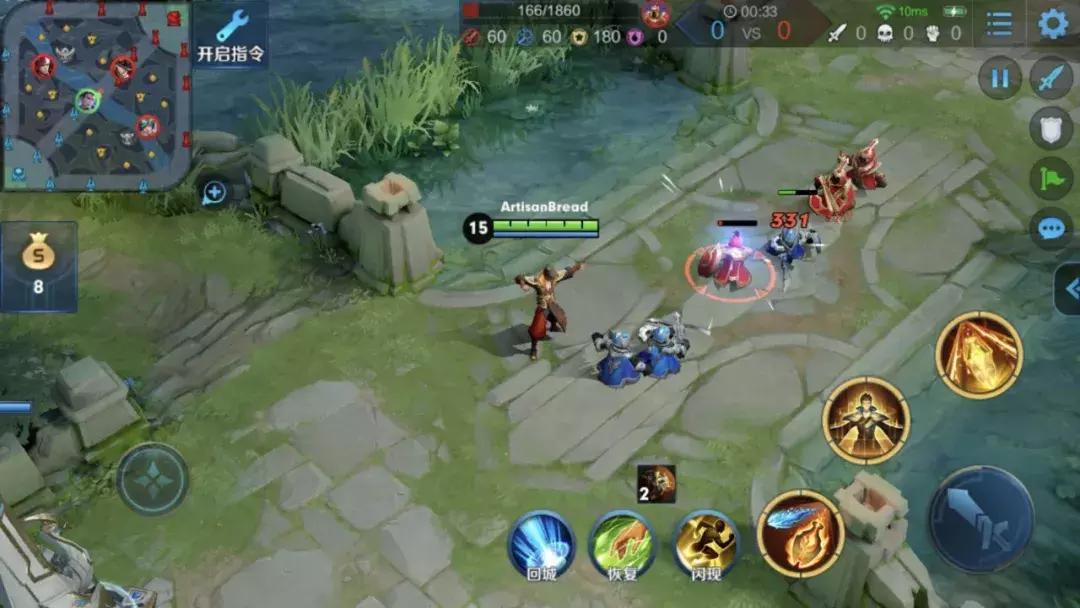Open the 开启指令 wrench button
Viewport: 1080px width, 608px height.
231,34
